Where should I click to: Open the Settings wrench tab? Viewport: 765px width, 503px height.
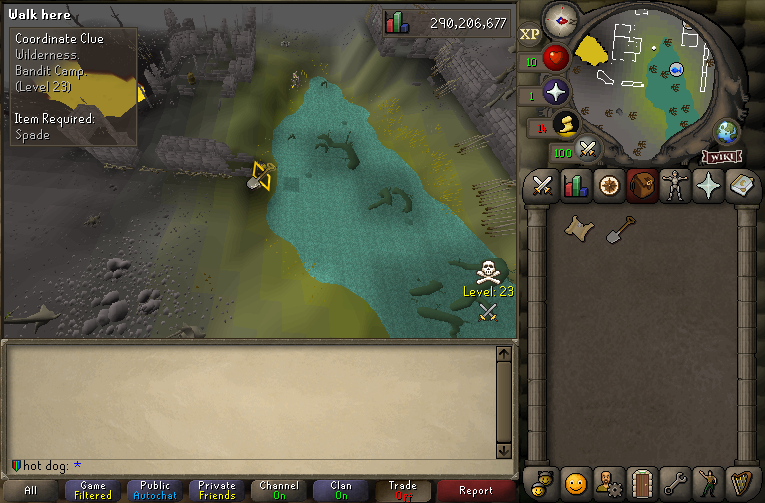tap(676, 483)
